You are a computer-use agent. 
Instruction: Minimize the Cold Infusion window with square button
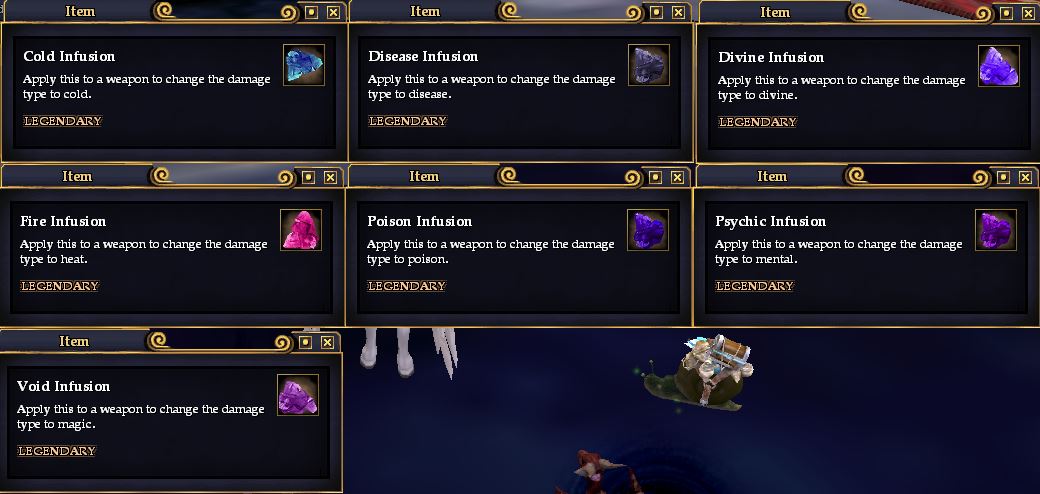coord(310,12)
